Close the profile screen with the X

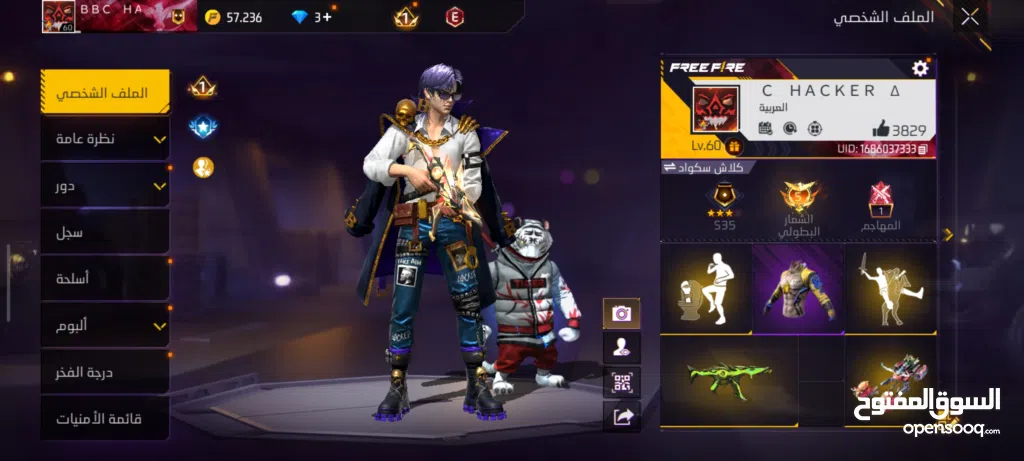(969, 17)
